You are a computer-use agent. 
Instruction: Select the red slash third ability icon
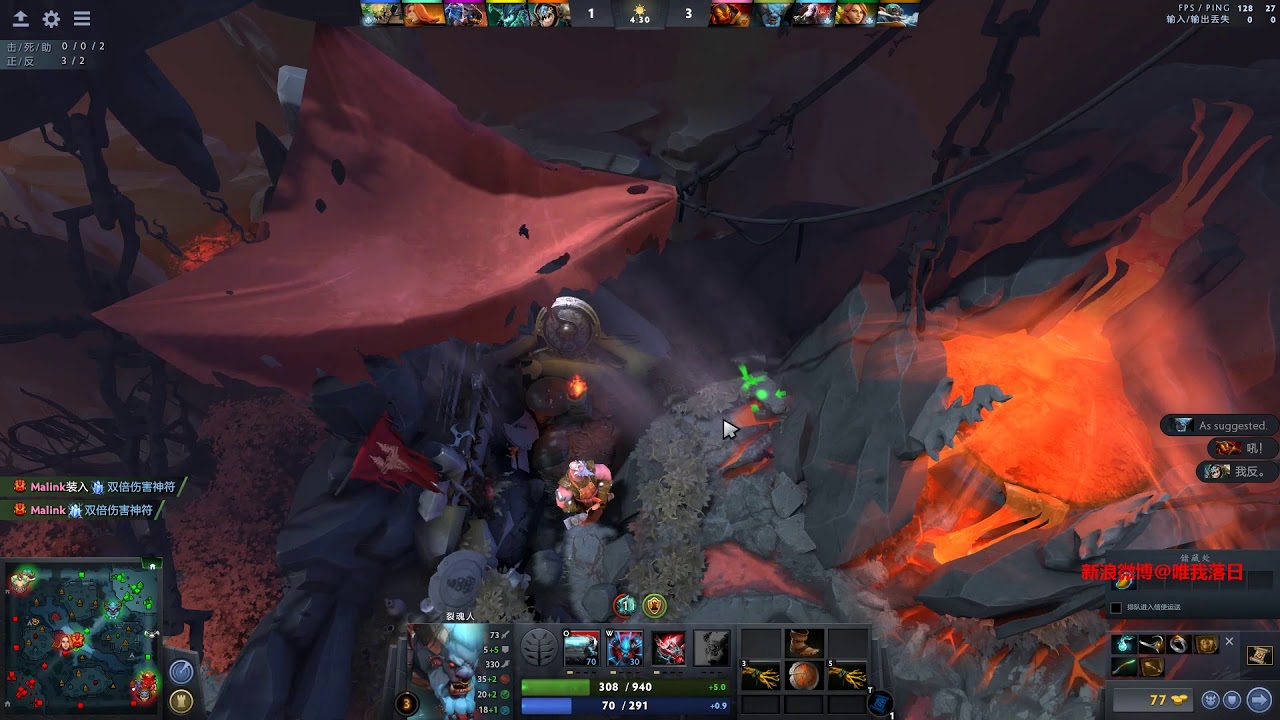(x=669, y=648)
